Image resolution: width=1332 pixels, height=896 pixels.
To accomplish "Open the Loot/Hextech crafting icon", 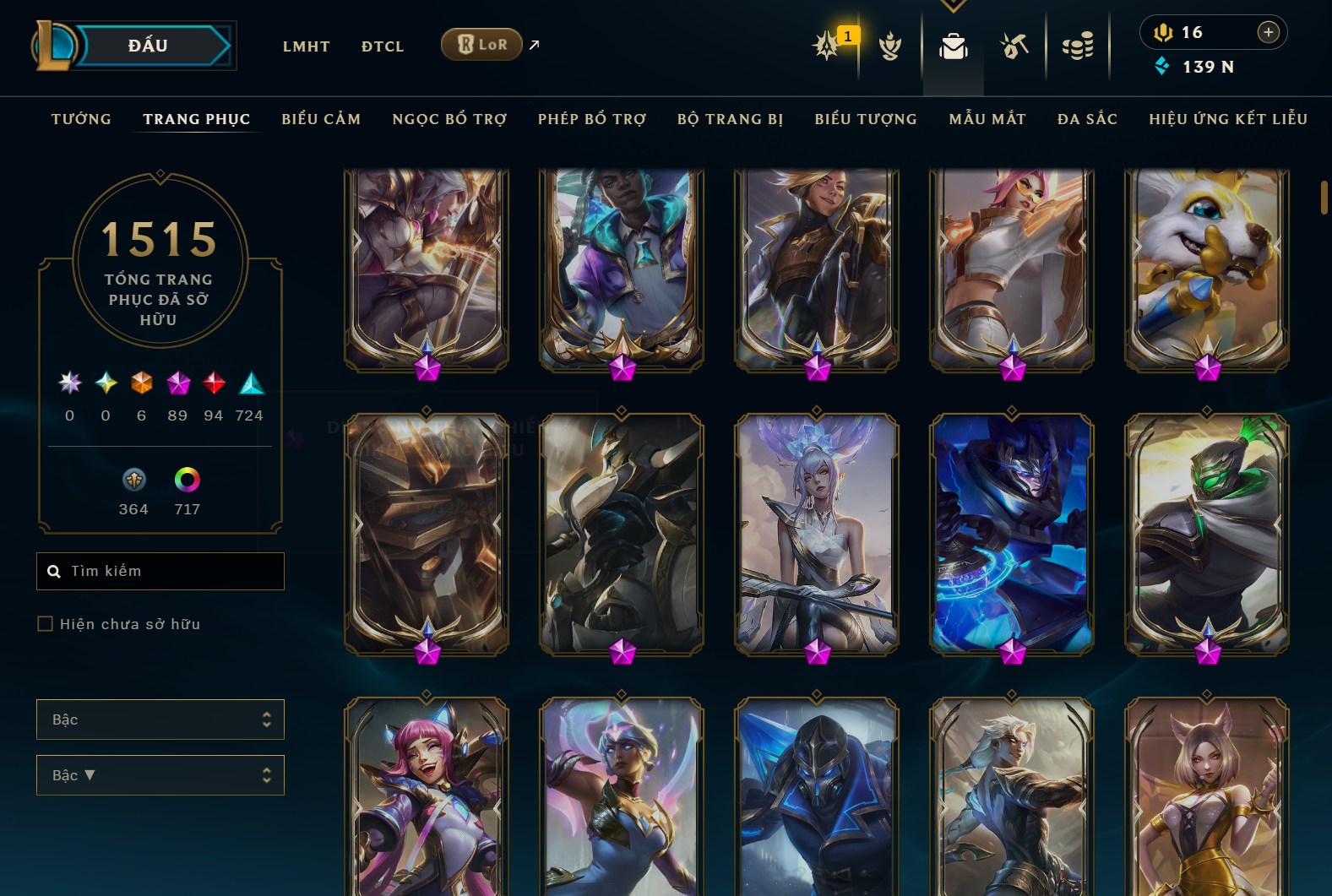I will (1013, 46).
